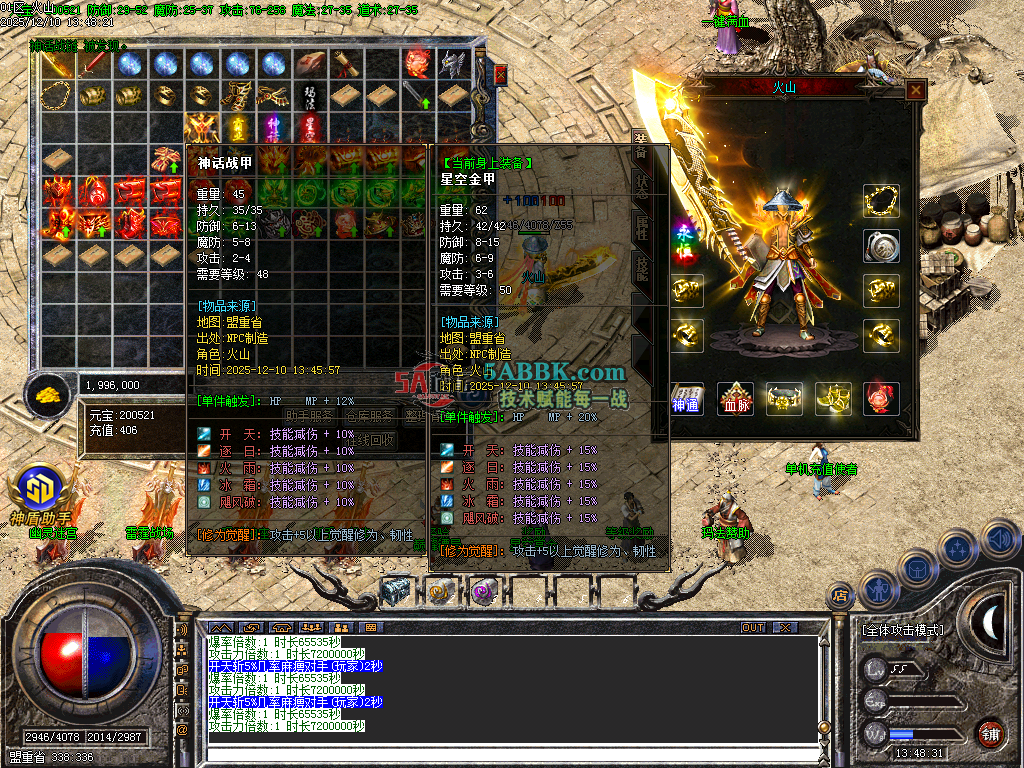Select the gold chain necklace in inventory
The height and width of the screenshot is (768, 1024).
point(56,96)
